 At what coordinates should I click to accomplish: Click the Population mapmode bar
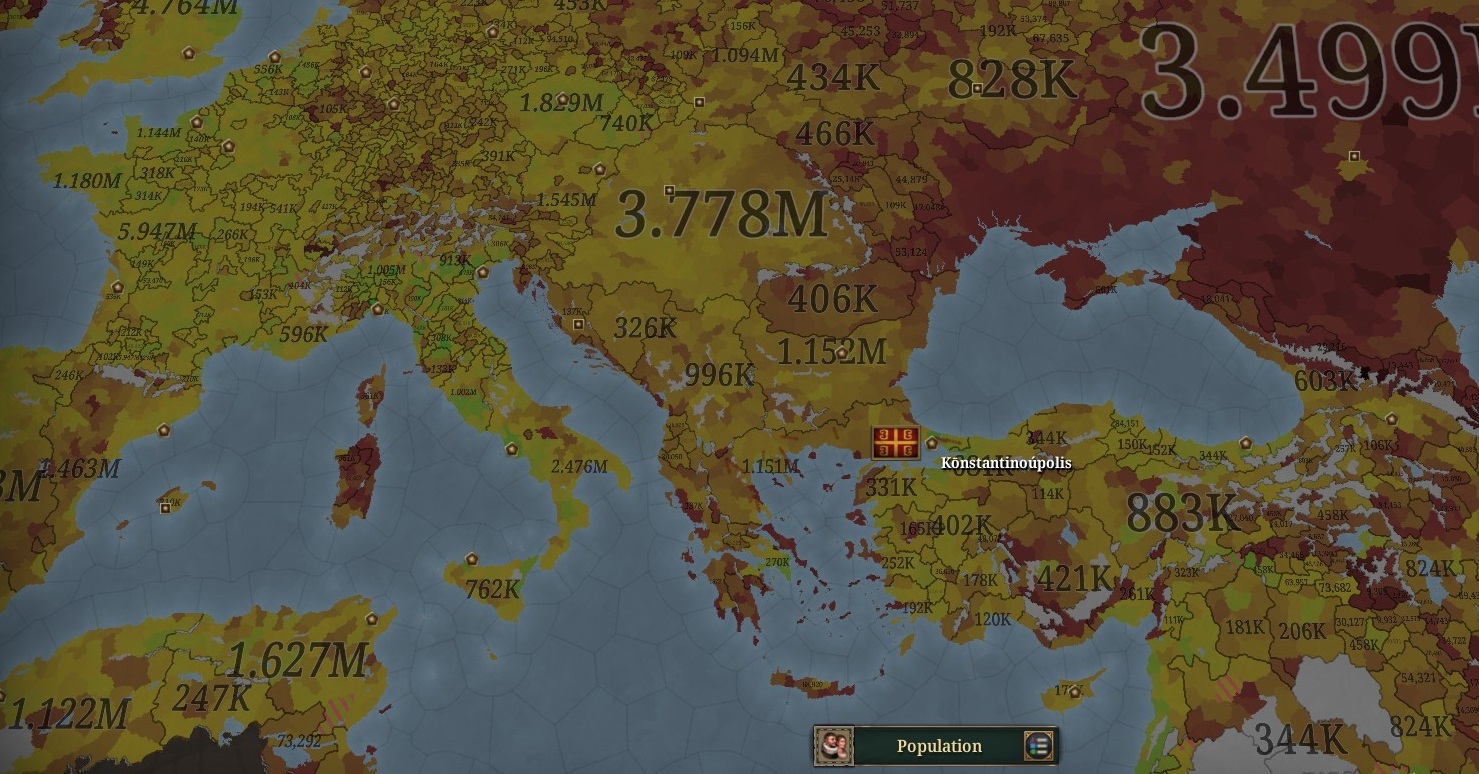point(940,746)
